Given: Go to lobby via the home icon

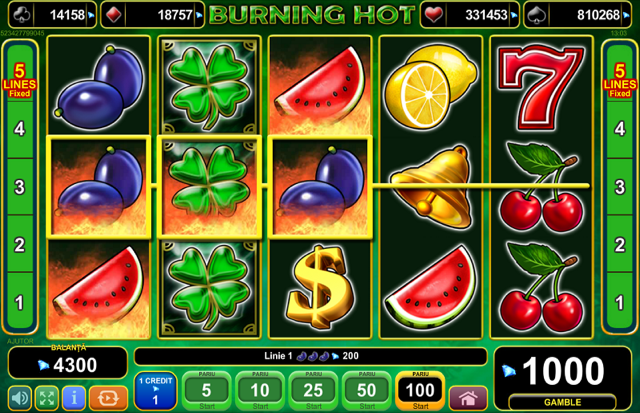Looking at the screenshot, I should point(468,398).
